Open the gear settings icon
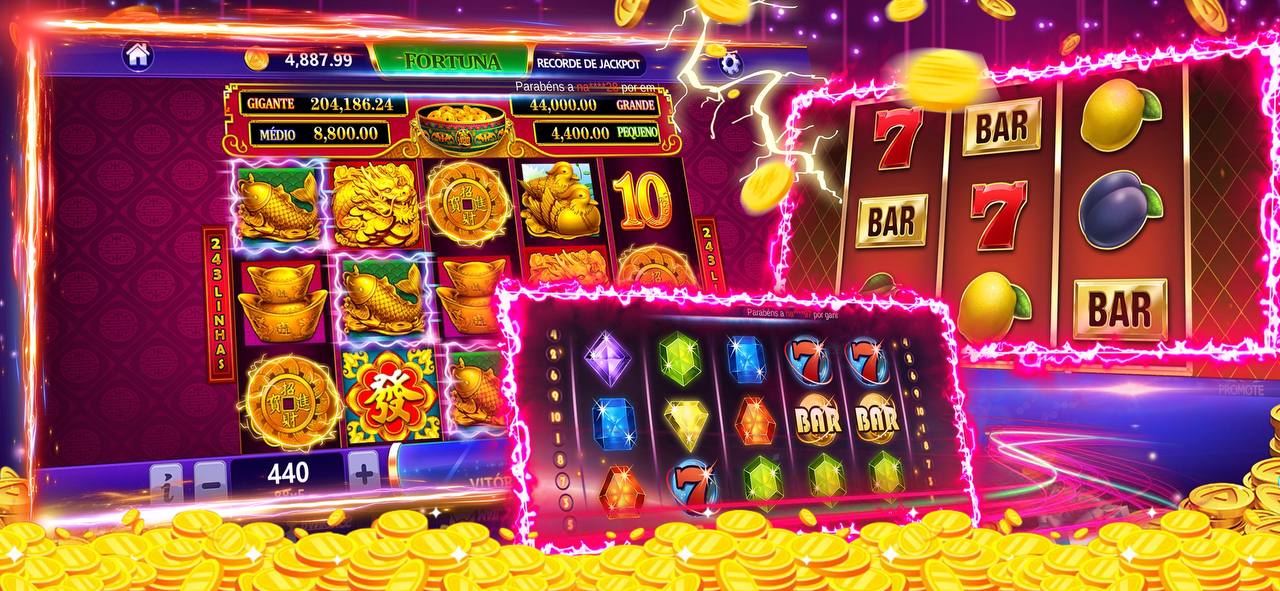Image resolution: width=1280 pixels, height=591 pixels. click(x=731, y=65)
